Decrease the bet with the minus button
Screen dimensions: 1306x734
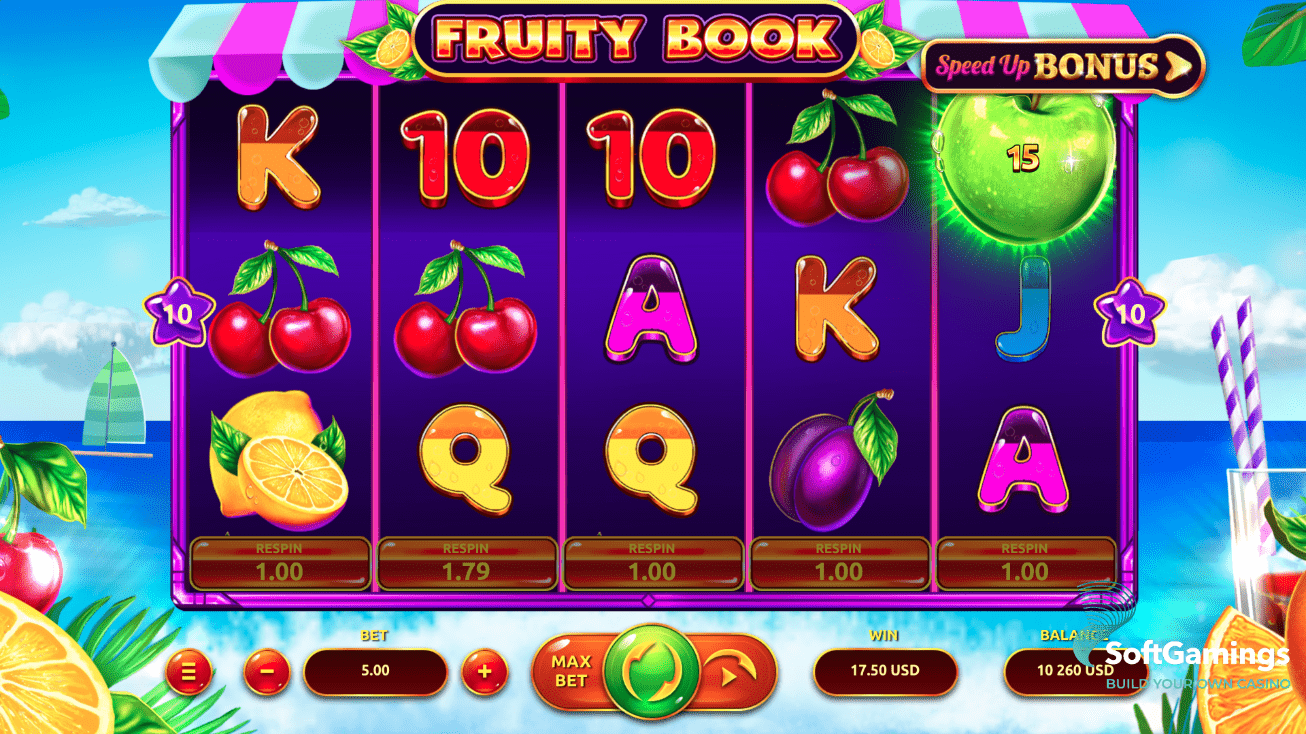(x=267, y=672)
